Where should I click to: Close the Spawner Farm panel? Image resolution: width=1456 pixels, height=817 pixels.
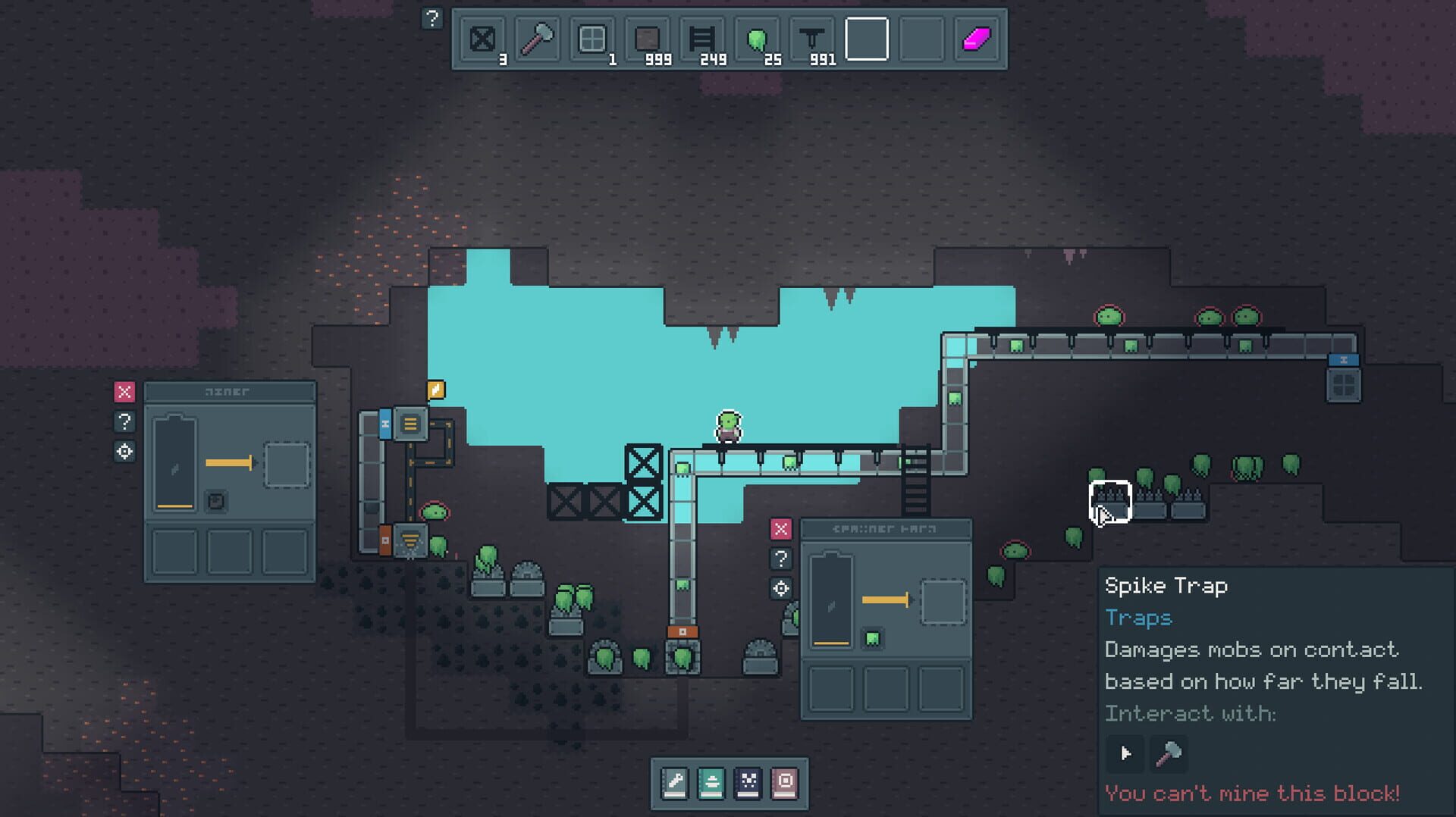click(780, 529)
